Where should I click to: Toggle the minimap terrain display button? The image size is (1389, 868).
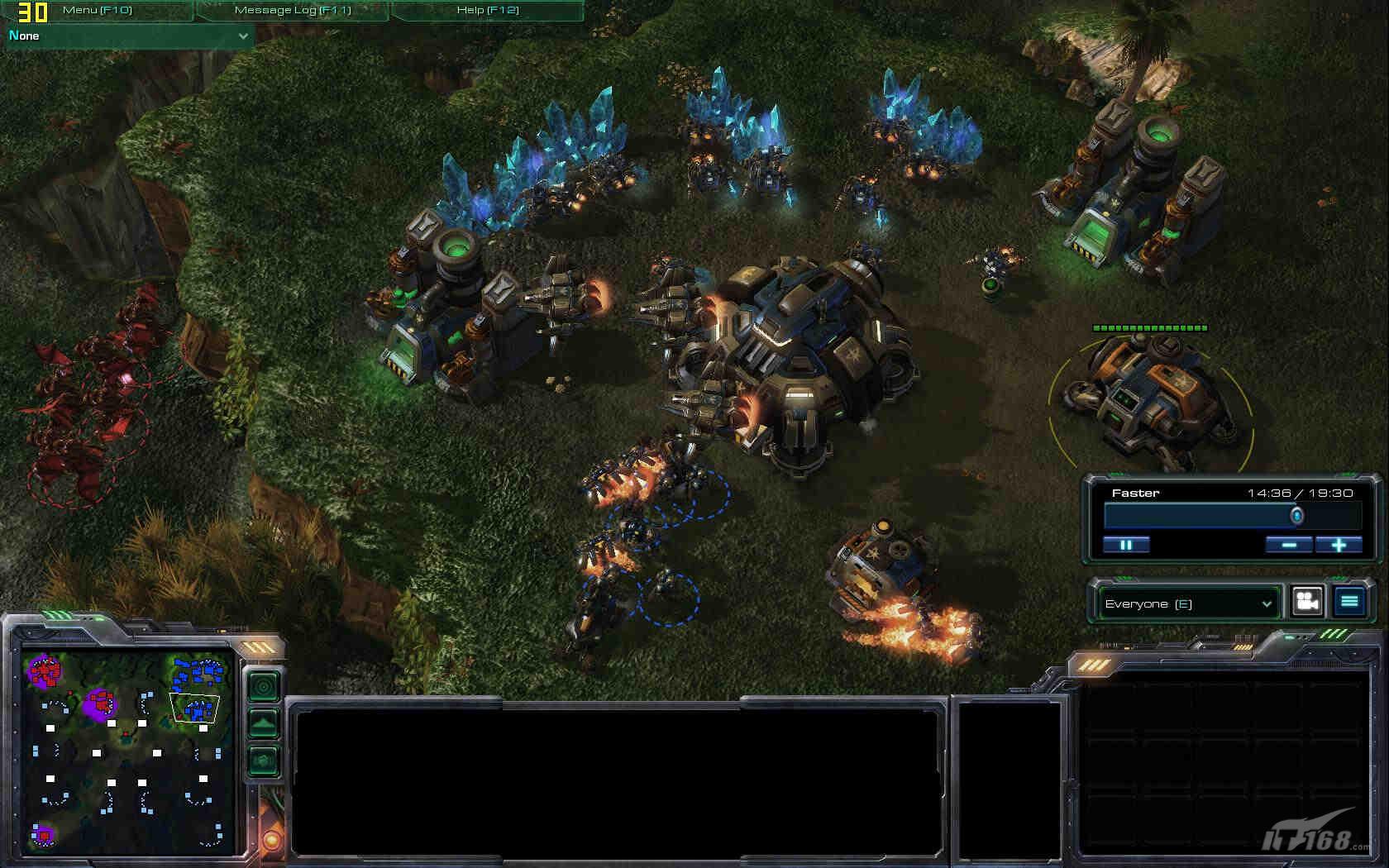(264, 723)
